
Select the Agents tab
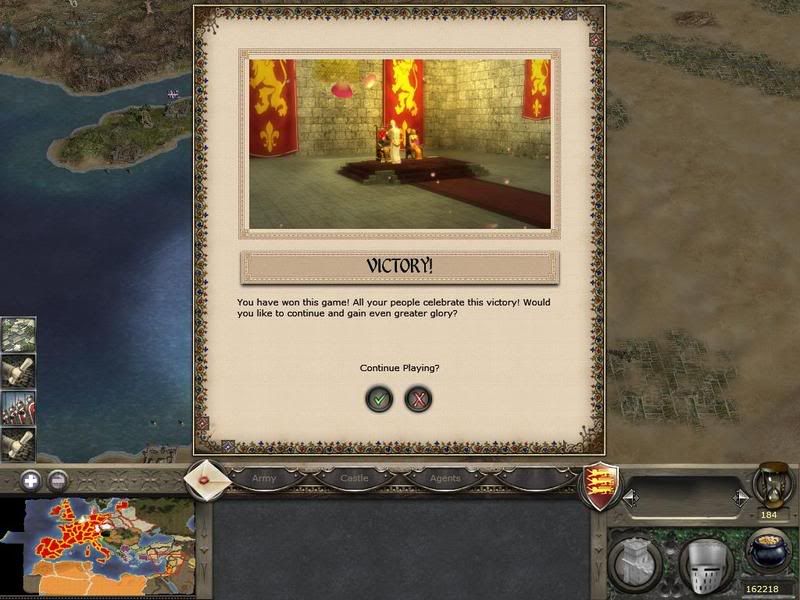pos(445,478)
